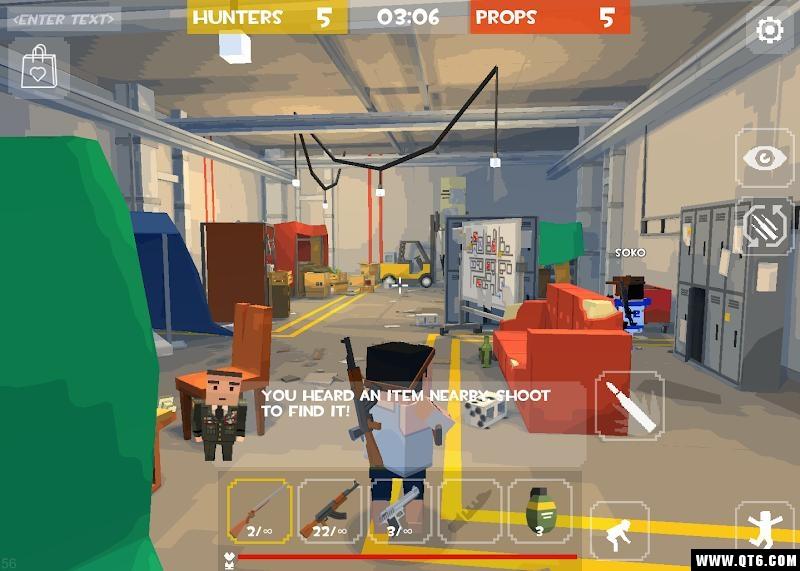This screenshot has width=800, height=571.
Task: Open the shop bag with heart icon
Action: click(x=38, y=66)
